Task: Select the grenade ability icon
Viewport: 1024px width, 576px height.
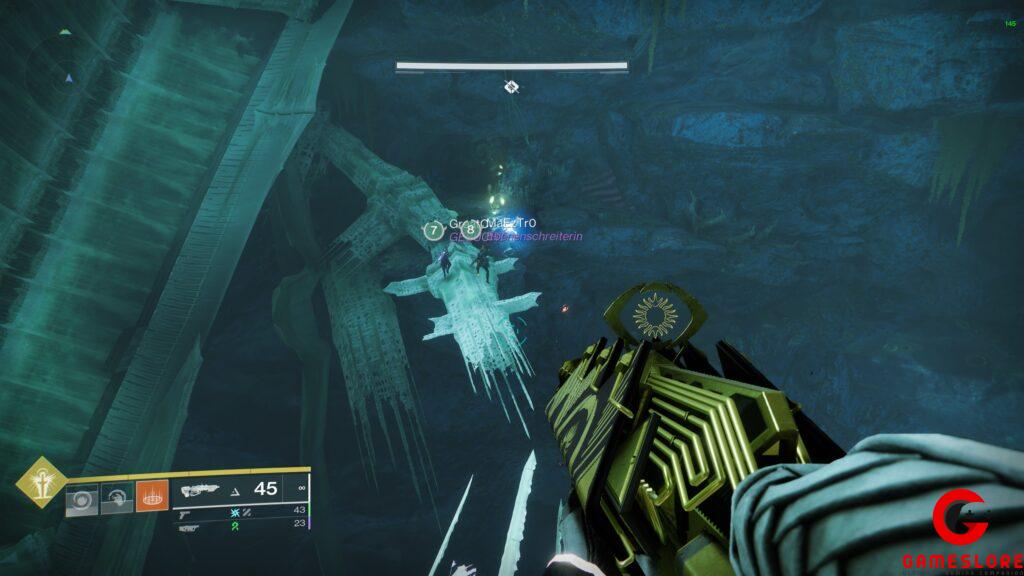Action: click(x=82, y=497)
